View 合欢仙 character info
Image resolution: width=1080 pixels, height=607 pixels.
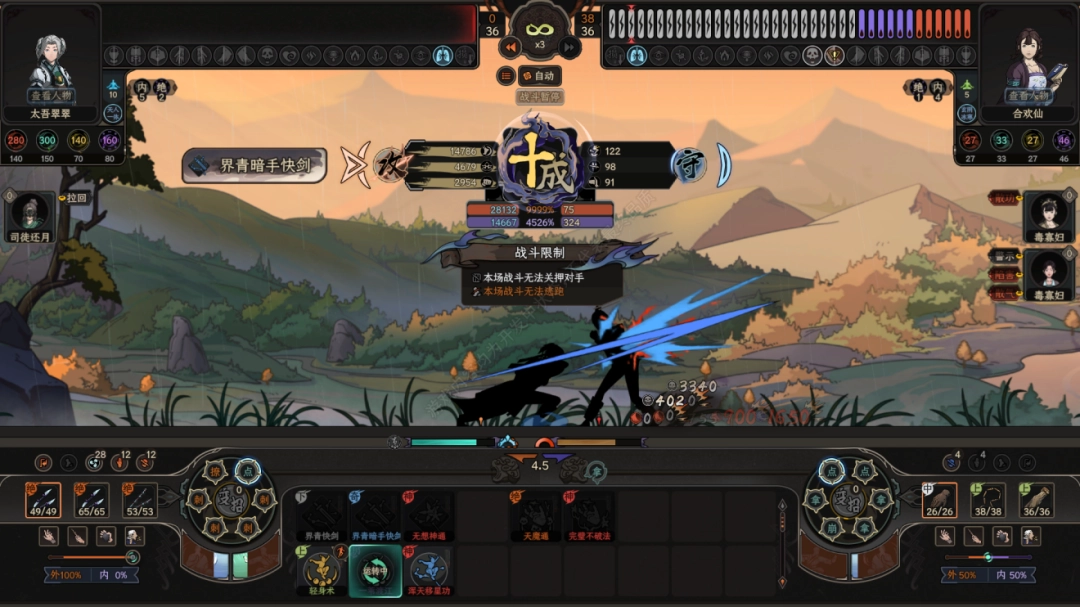point(1029,97)
